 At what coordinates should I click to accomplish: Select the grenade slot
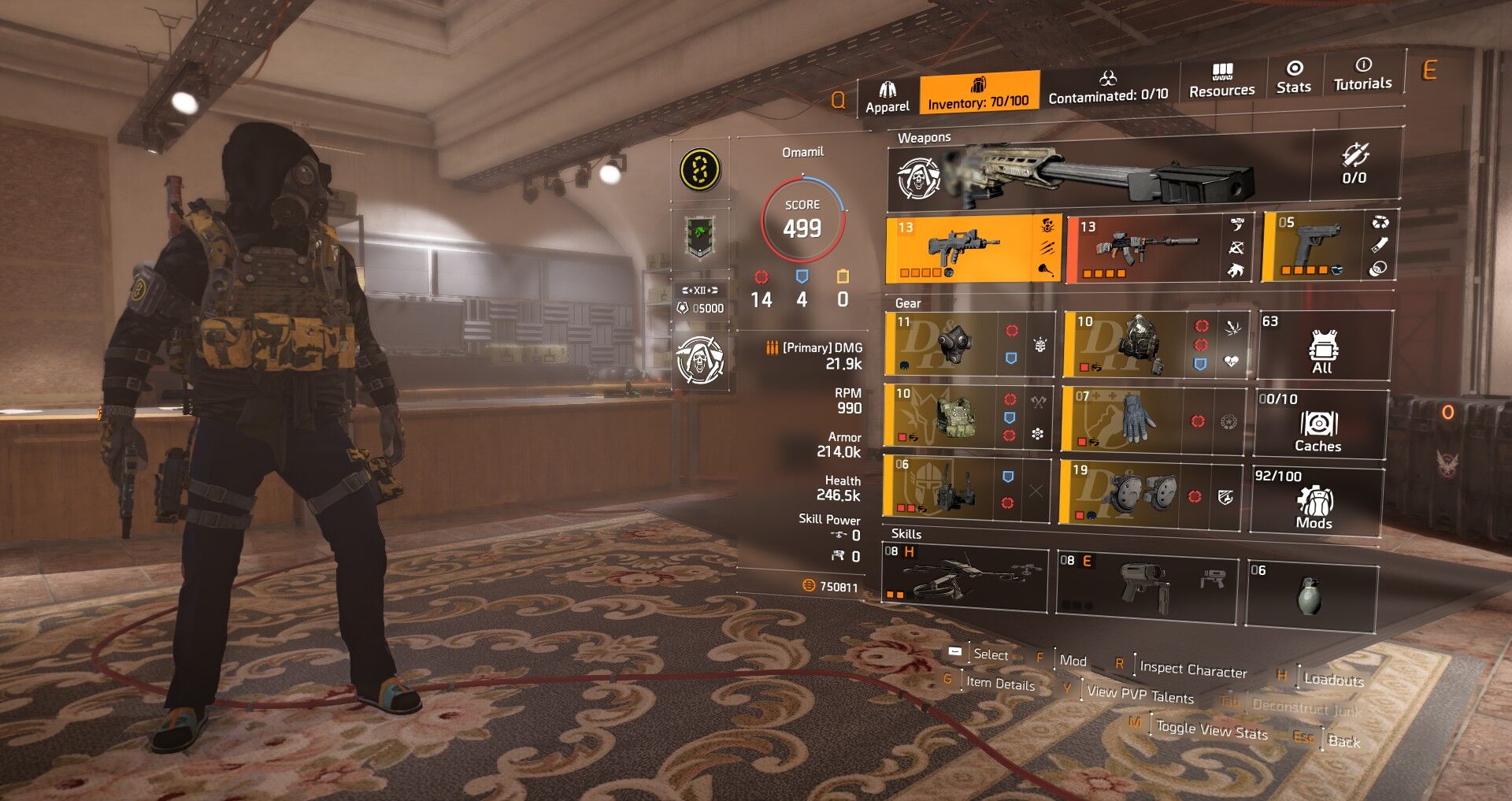coord(1310,595)
